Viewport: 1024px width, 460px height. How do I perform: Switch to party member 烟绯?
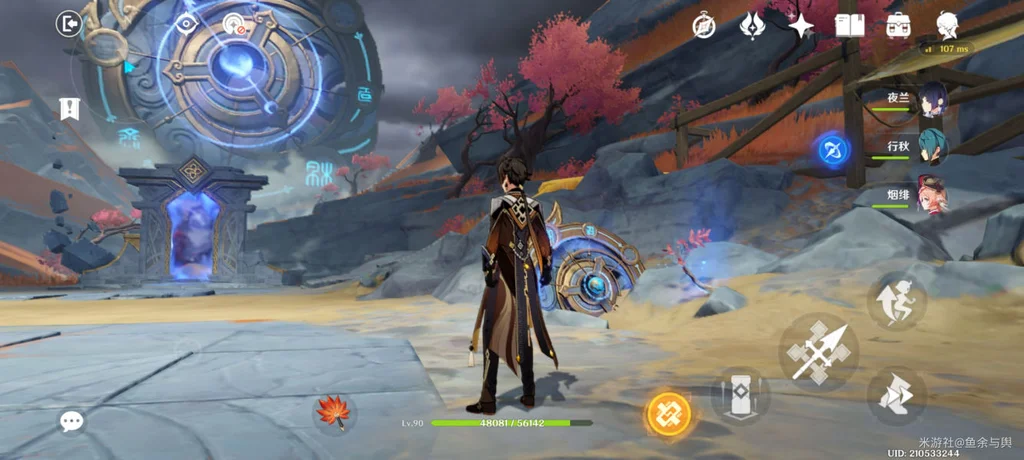931,192
